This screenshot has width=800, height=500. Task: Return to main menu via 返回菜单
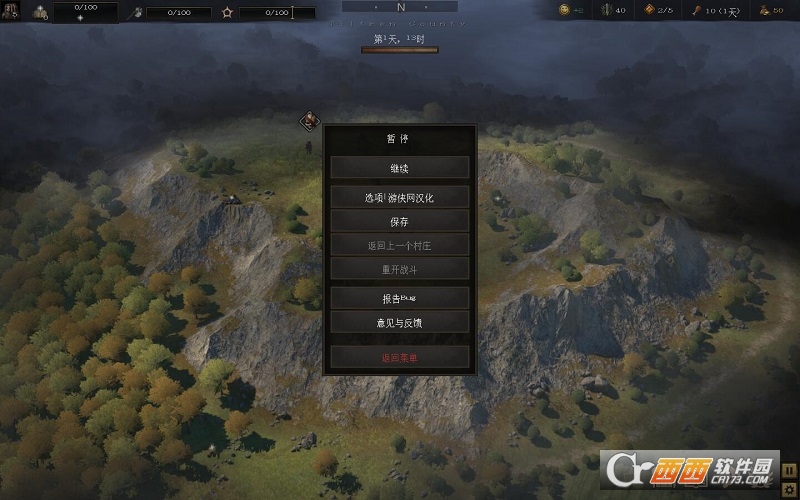[x=400, y=357]
